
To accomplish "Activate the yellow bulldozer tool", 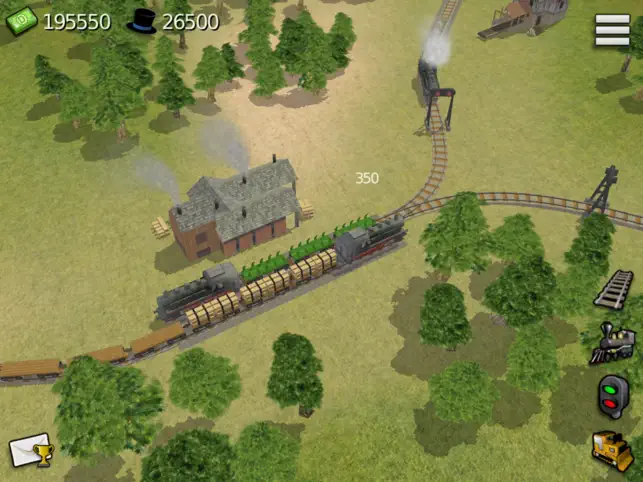I will [x=612, y=451].
